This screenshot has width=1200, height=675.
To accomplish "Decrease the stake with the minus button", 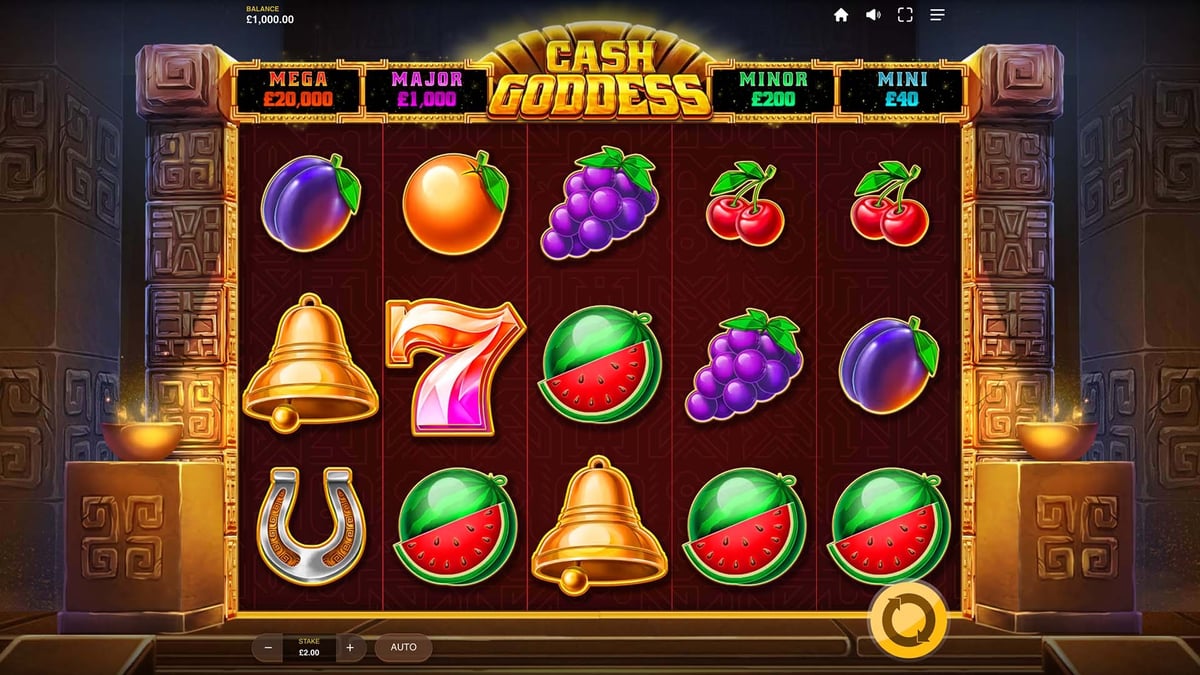I will pyautogui.click(x=268, y=647).
